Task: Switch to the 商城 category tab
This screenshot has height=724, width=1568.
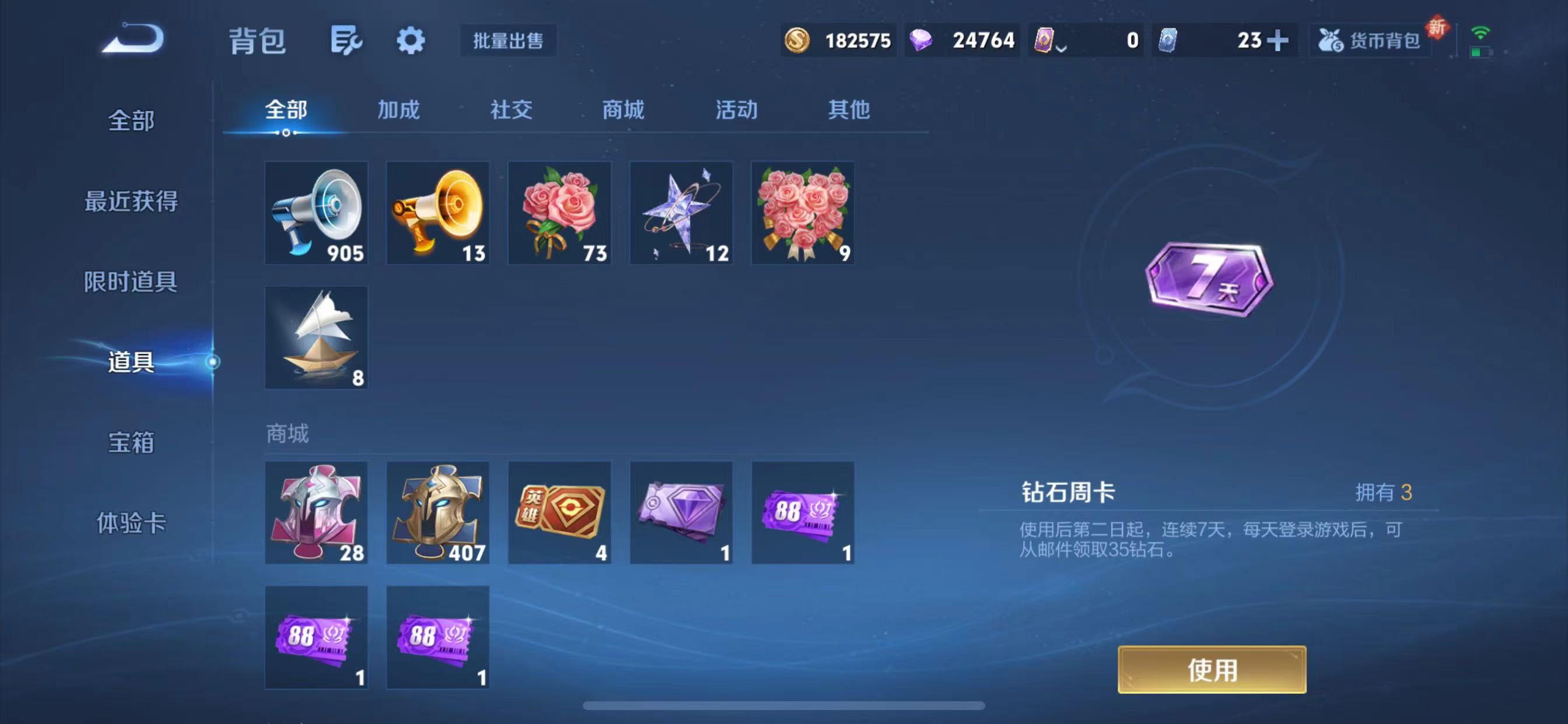Action: pyautogui.click(x=622, y=110)
